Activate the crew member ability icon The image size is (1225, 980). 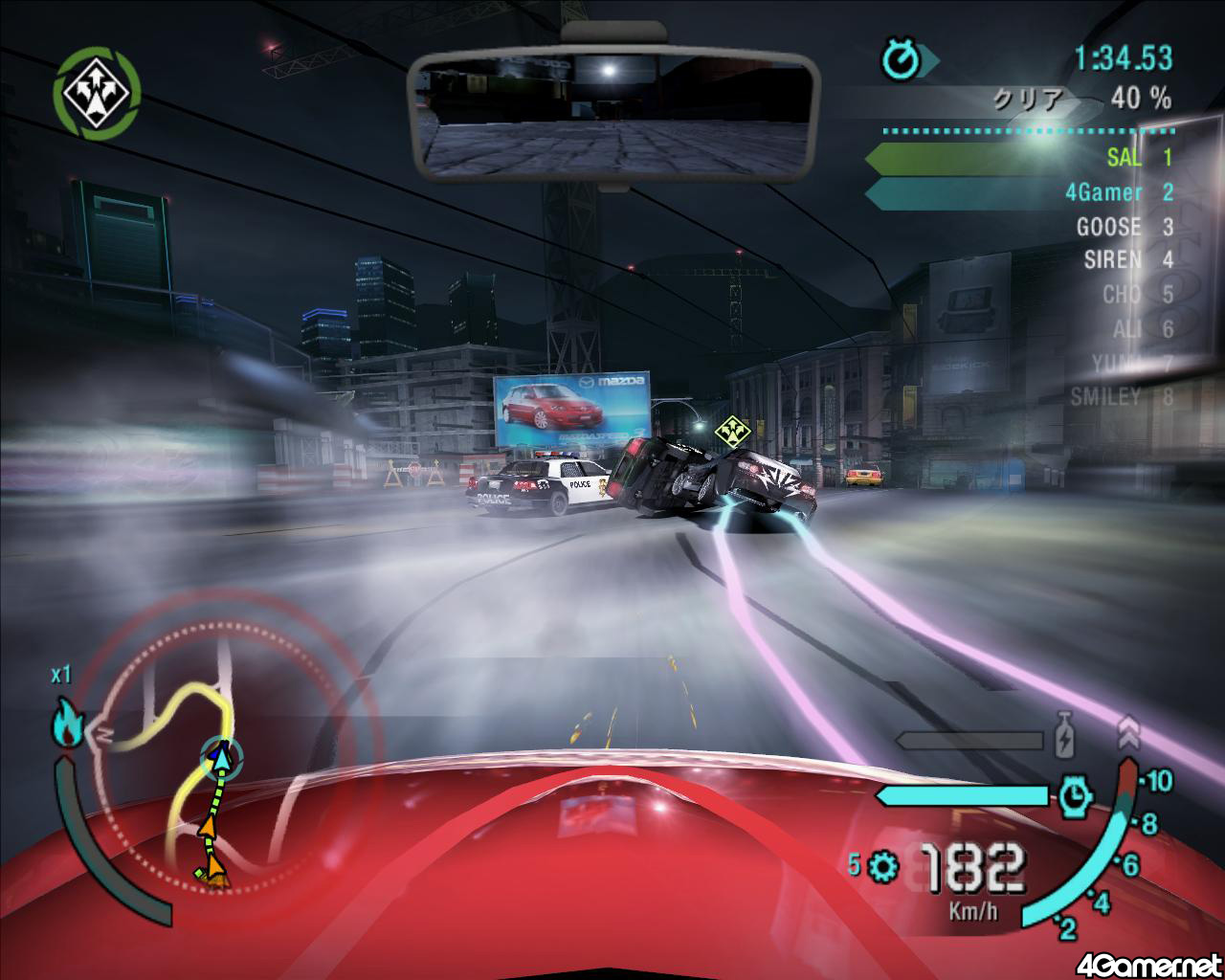[x=98, y=91]
